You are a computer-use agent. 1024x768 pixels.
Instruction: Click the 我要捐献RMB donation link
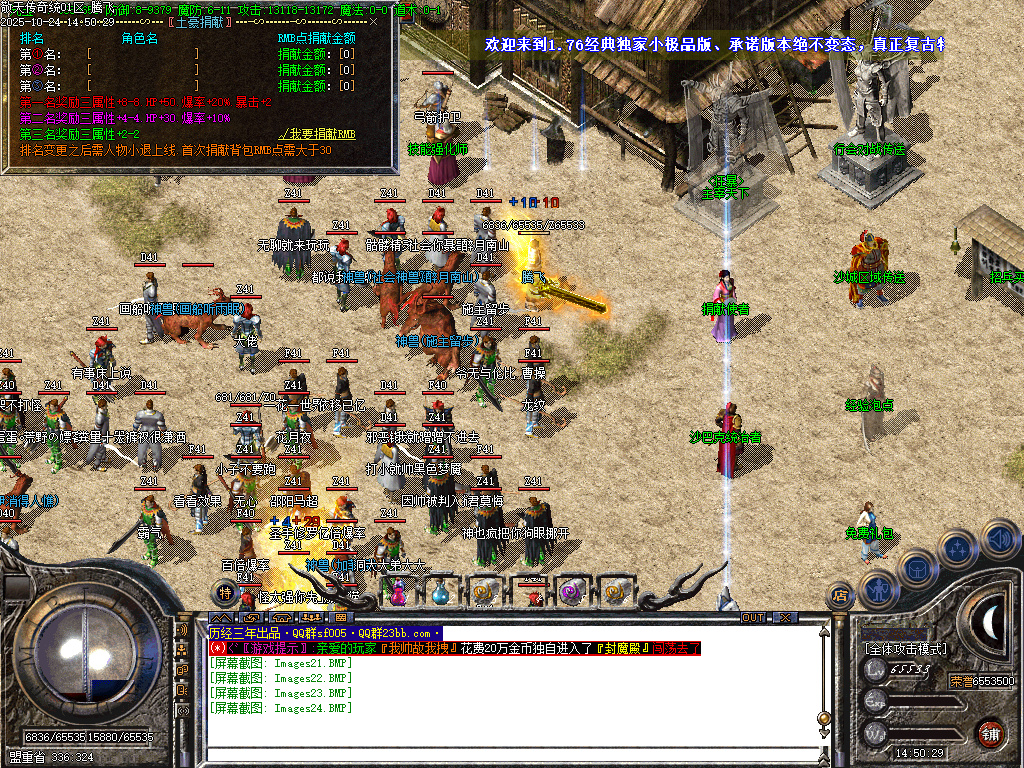click(317, 133)
